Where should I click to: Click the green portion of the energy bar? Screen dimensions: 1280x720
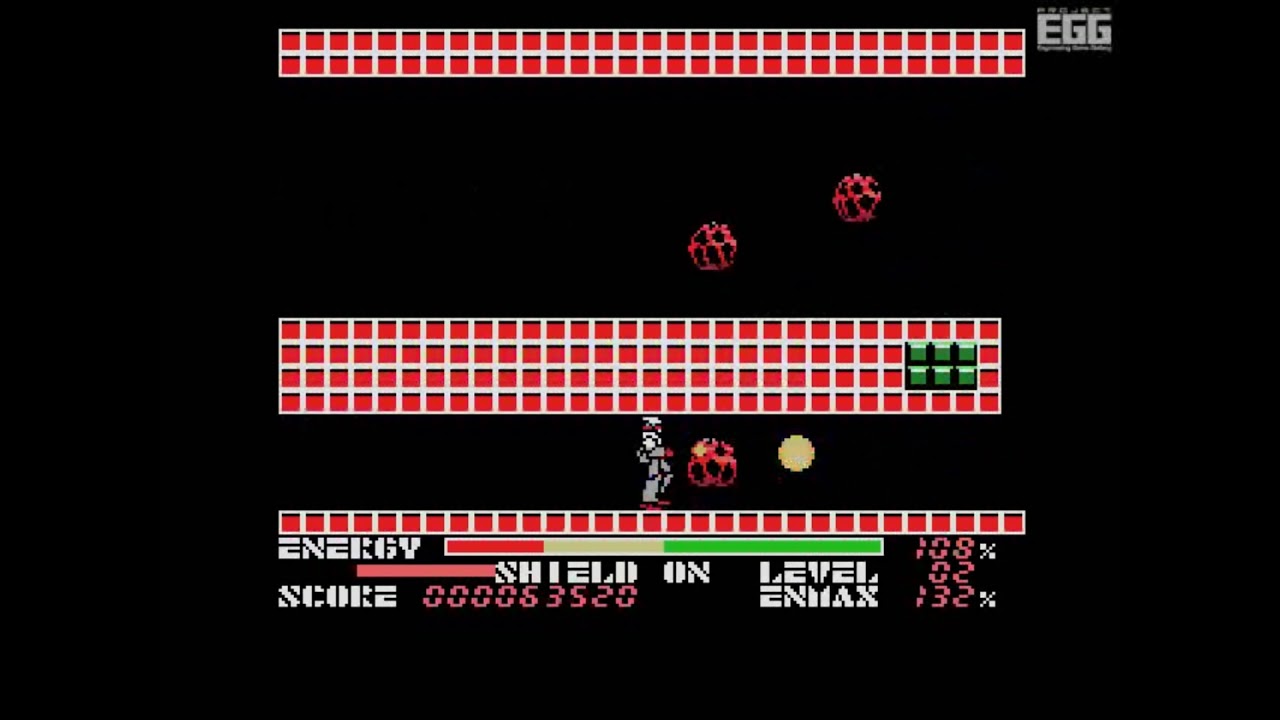coord(770,547)
